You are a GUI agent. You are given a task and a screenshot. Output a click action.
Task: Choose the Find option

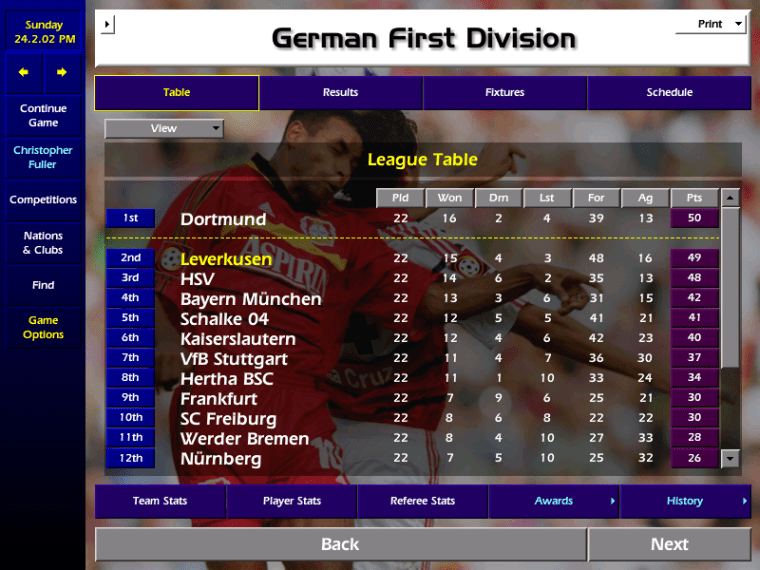pos(43,285)
